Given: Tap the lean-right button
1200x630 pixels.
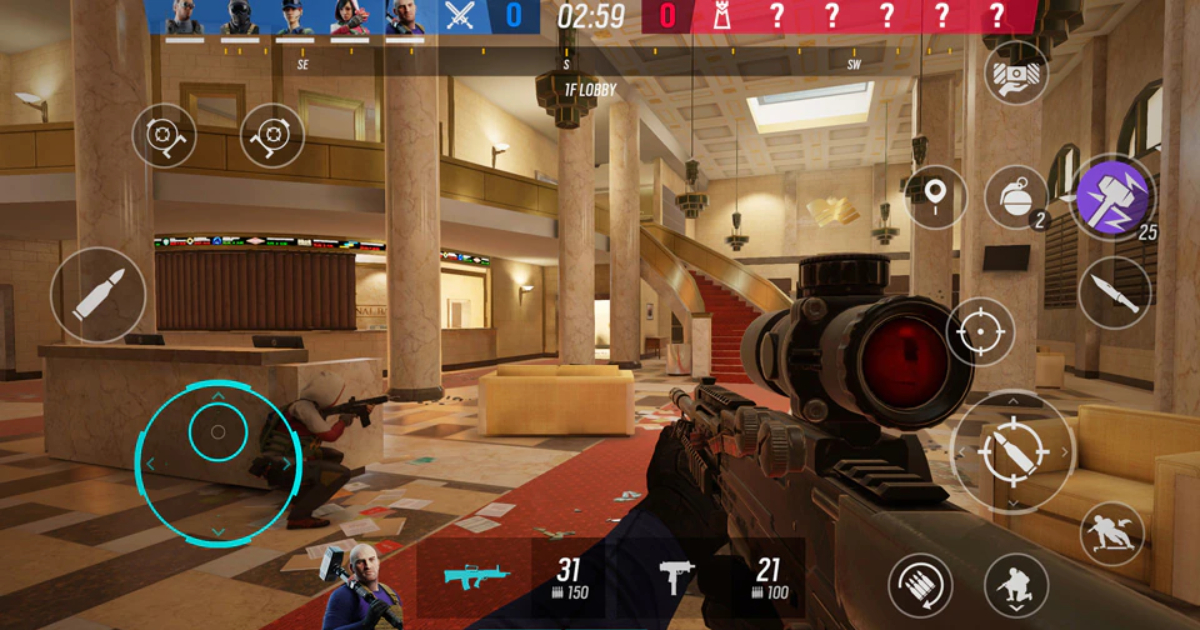Looking at the screenshot, I should coord(272,135).
